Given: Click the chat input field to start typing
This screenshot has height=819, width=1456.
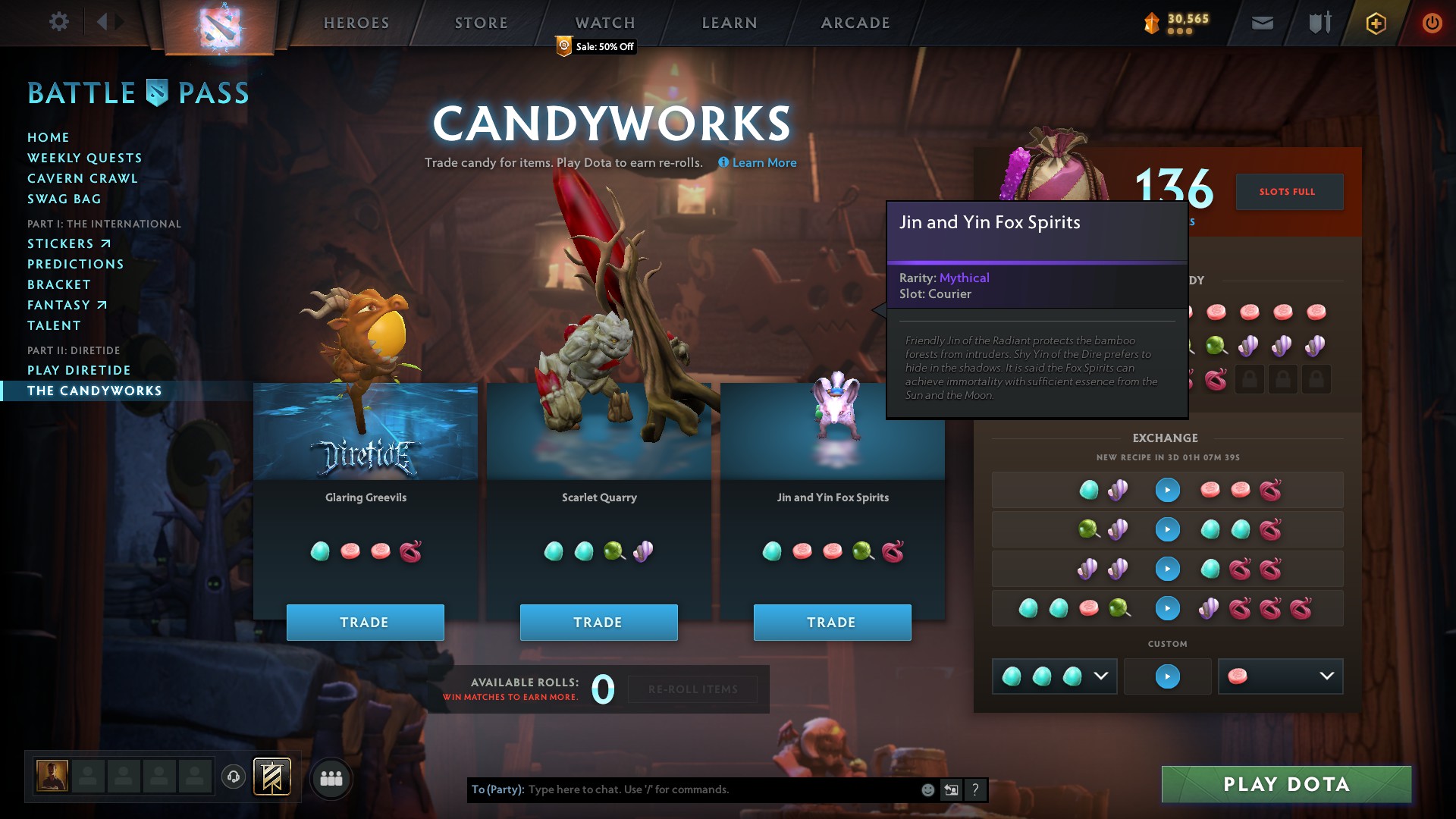Looking at the screenshot, I should tap(682, 789).
